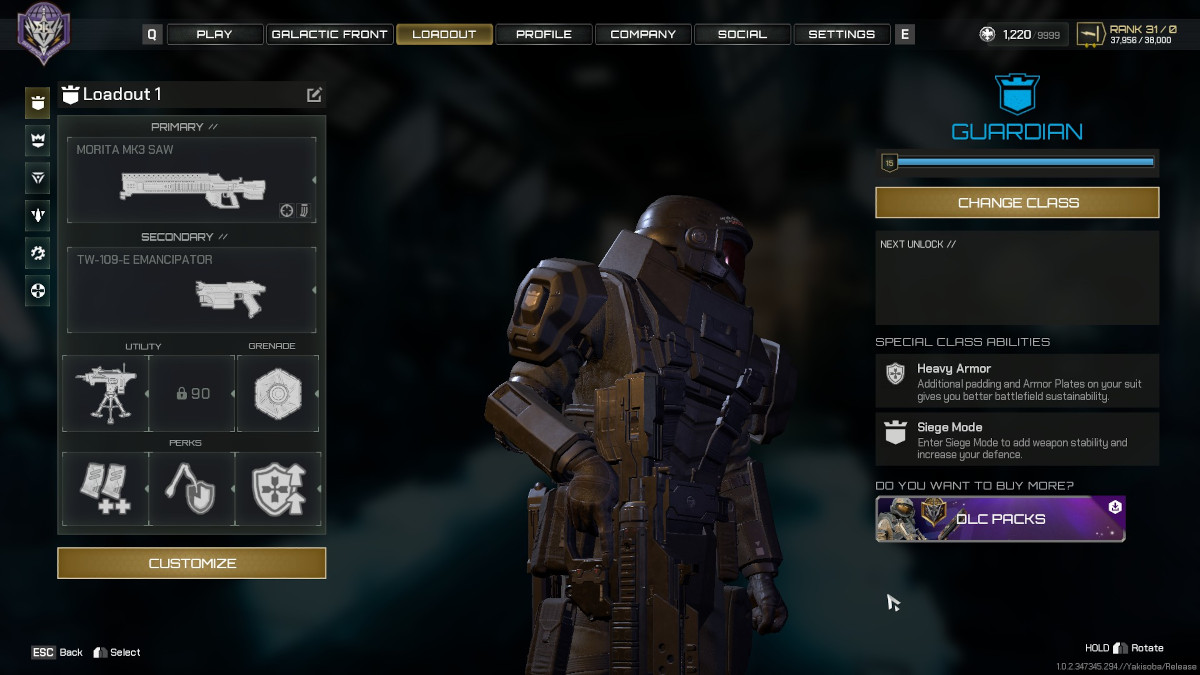
Task: Open the Settings tab
Action: click(x=841, y=34)
